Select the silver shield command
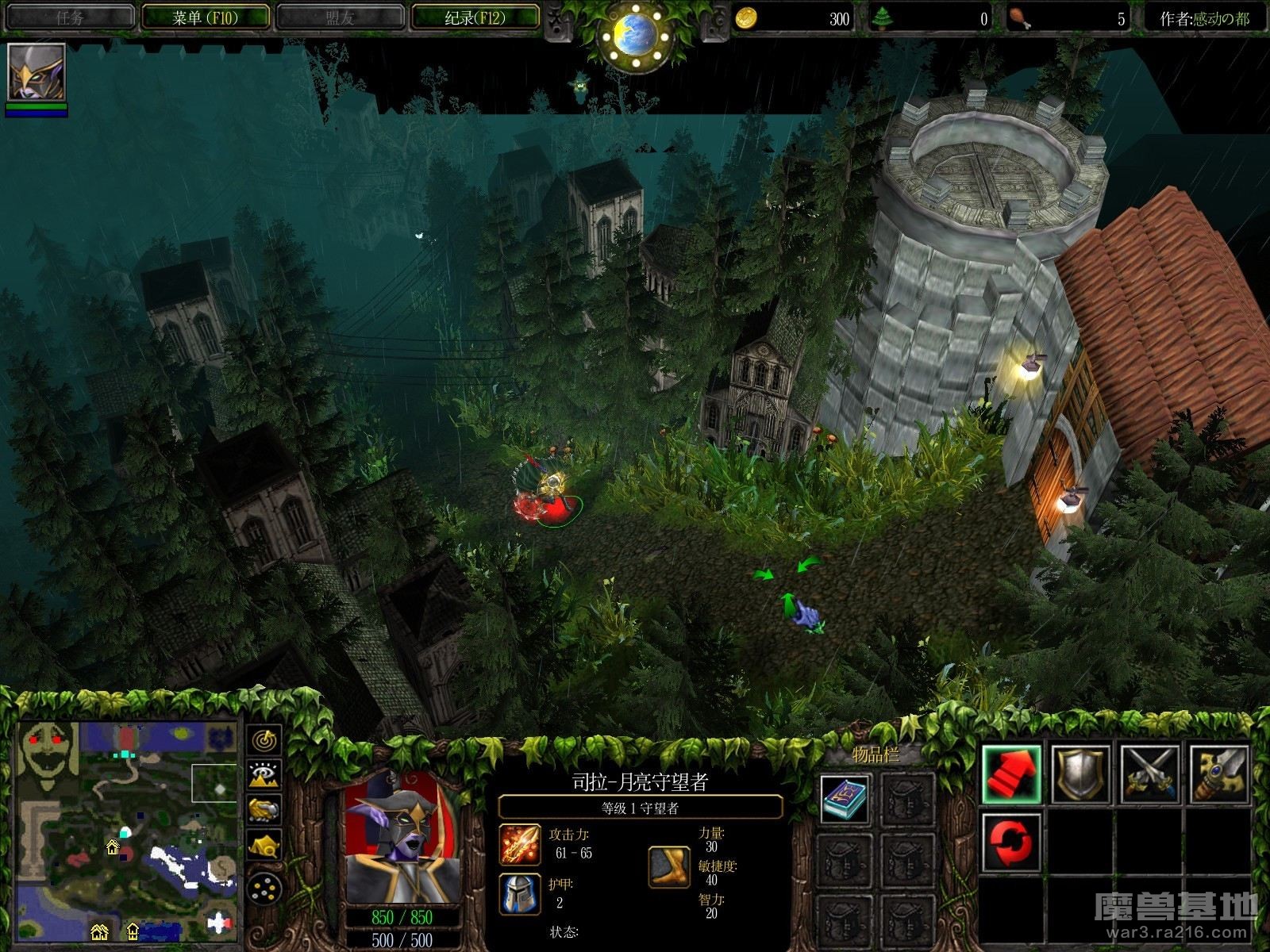Image resolution: width=1270 pixels, height=952 pixels. (x=1080, y=774)
